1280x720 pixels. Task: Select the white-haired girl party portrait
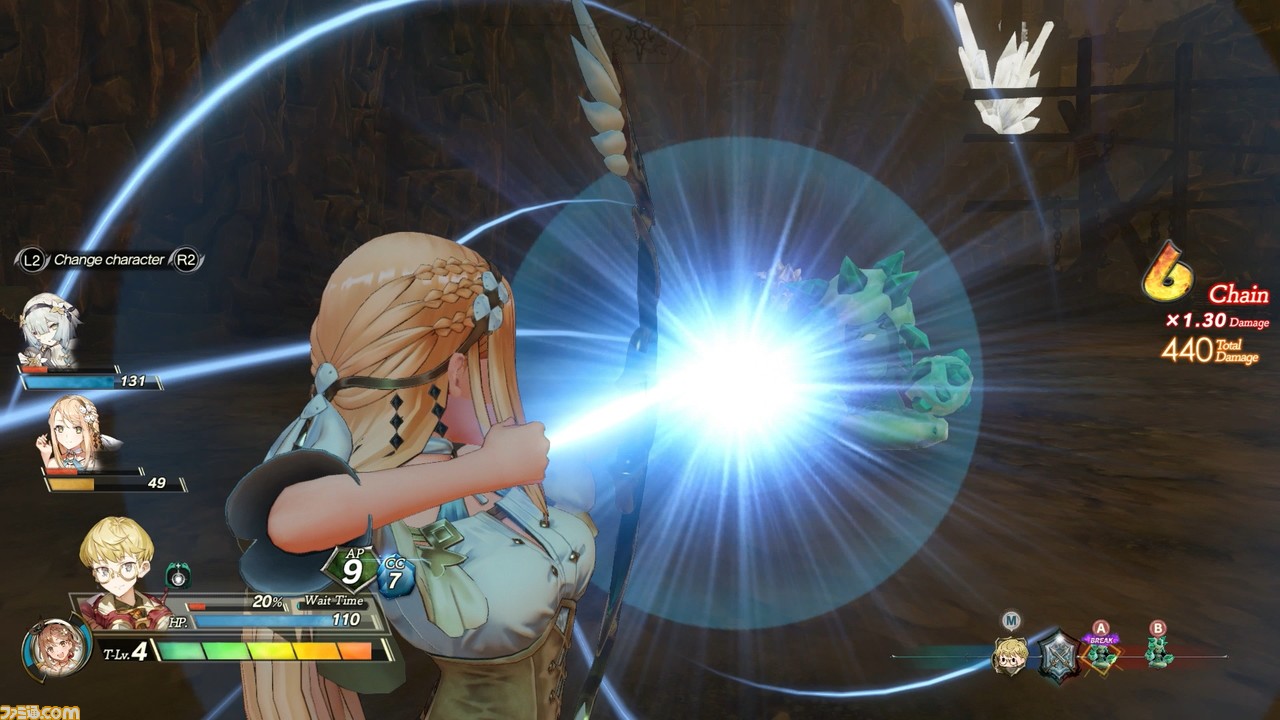pyautogui.click(x=48, y=330)
